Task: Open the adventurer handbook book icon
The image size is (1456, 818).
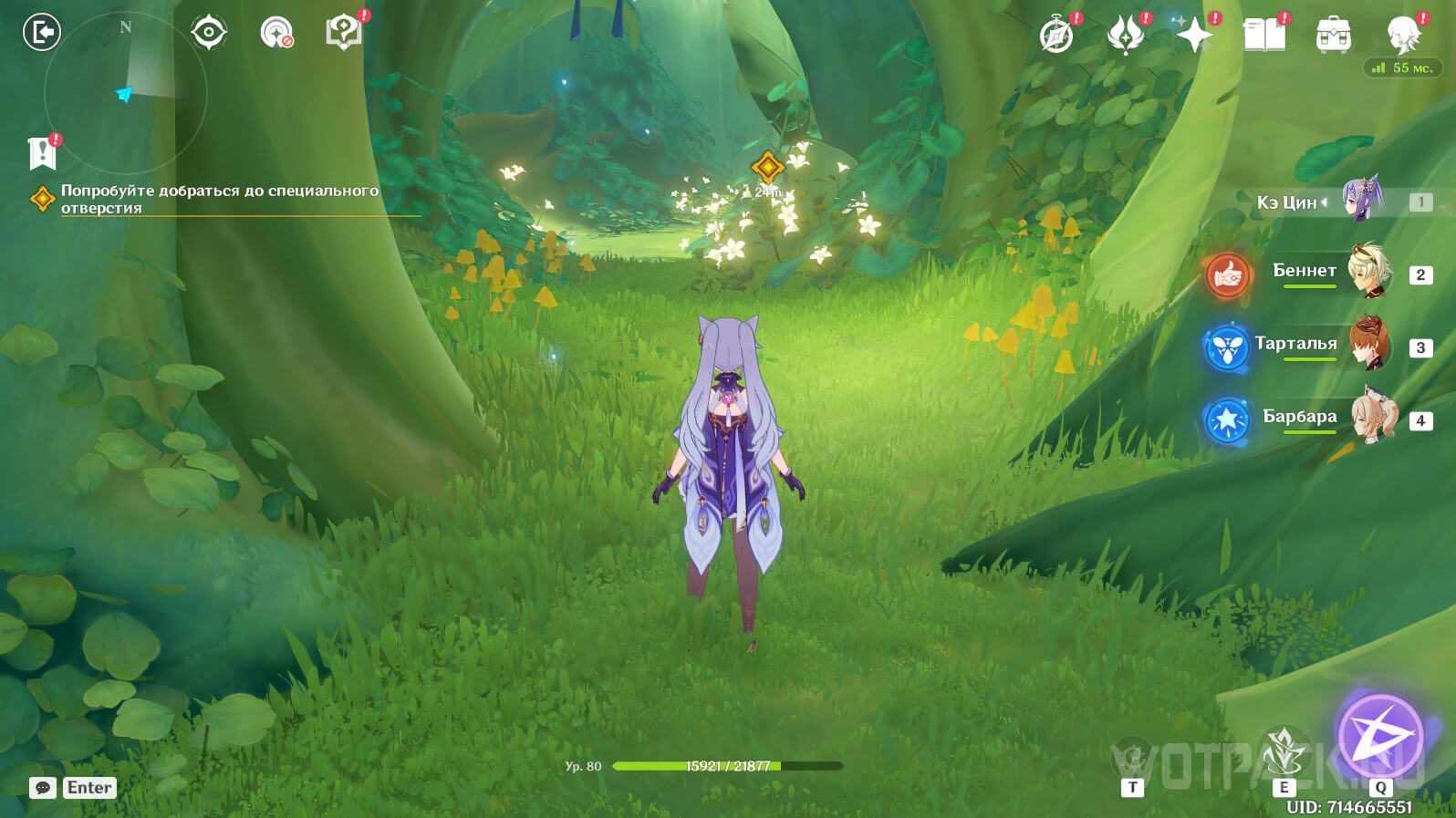Action: (1264, 36)
